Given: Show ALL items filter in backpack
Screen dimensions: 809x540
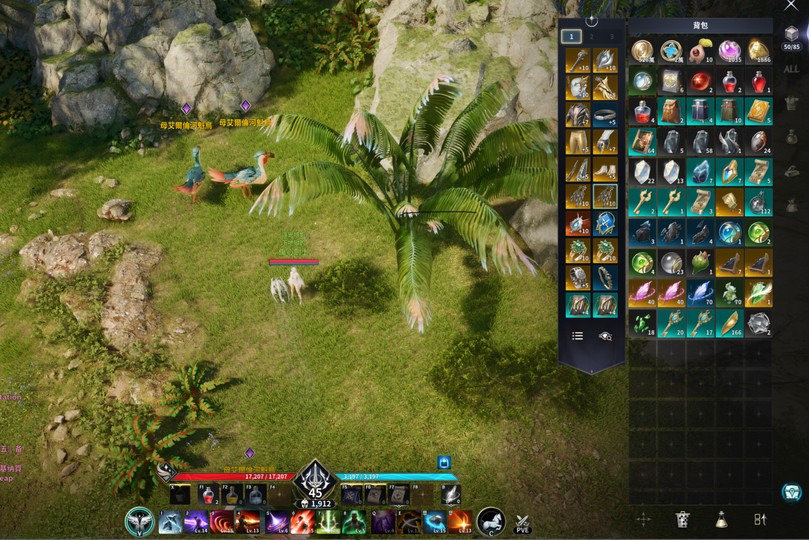Looking at the screenshot, I should pos(791,69).
